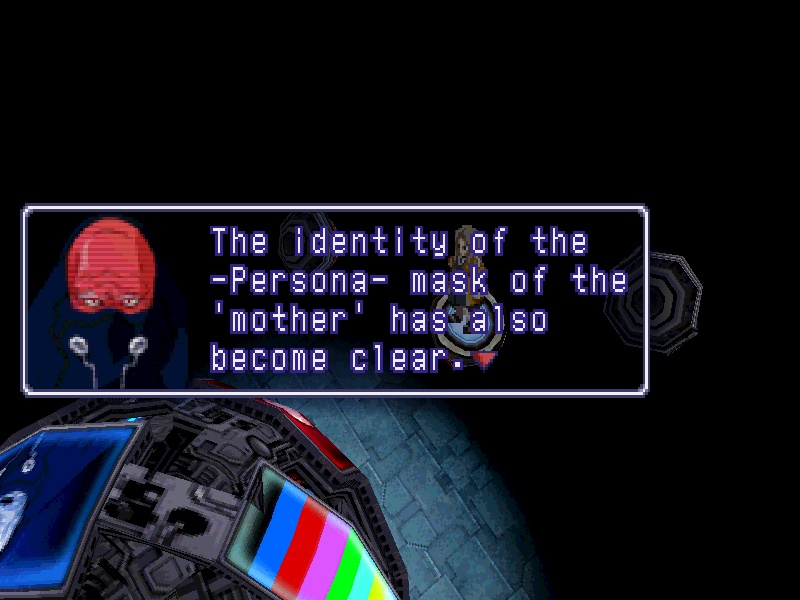Advance dialogue with the red continue arrow
The height and width of the screenshot is (600, 800).
(485, 360)
